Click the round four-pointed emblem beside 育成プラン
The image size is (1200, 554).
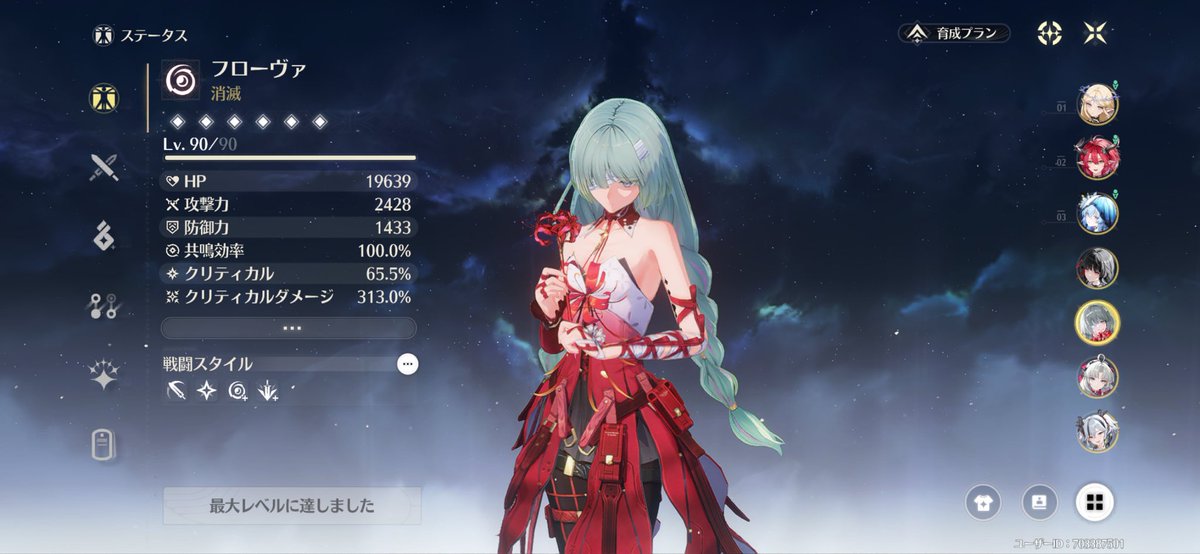[1049, 33]
